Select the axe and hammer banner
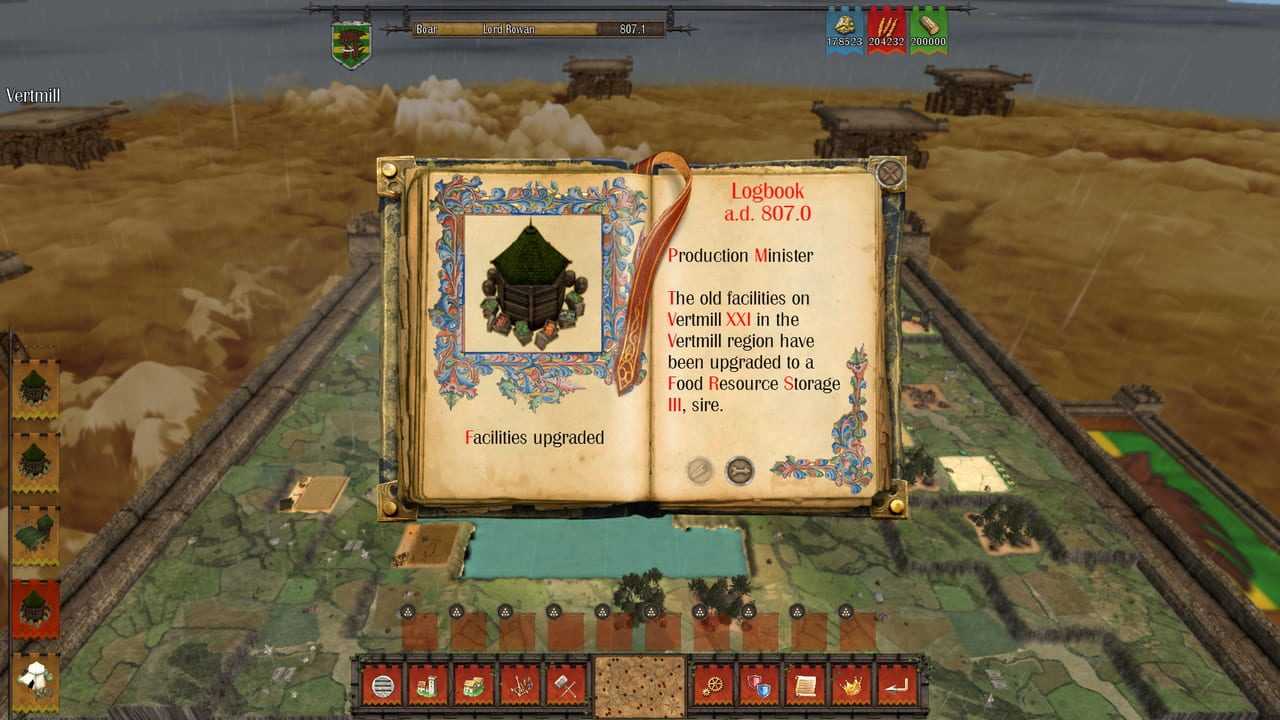 pos(564,686)
